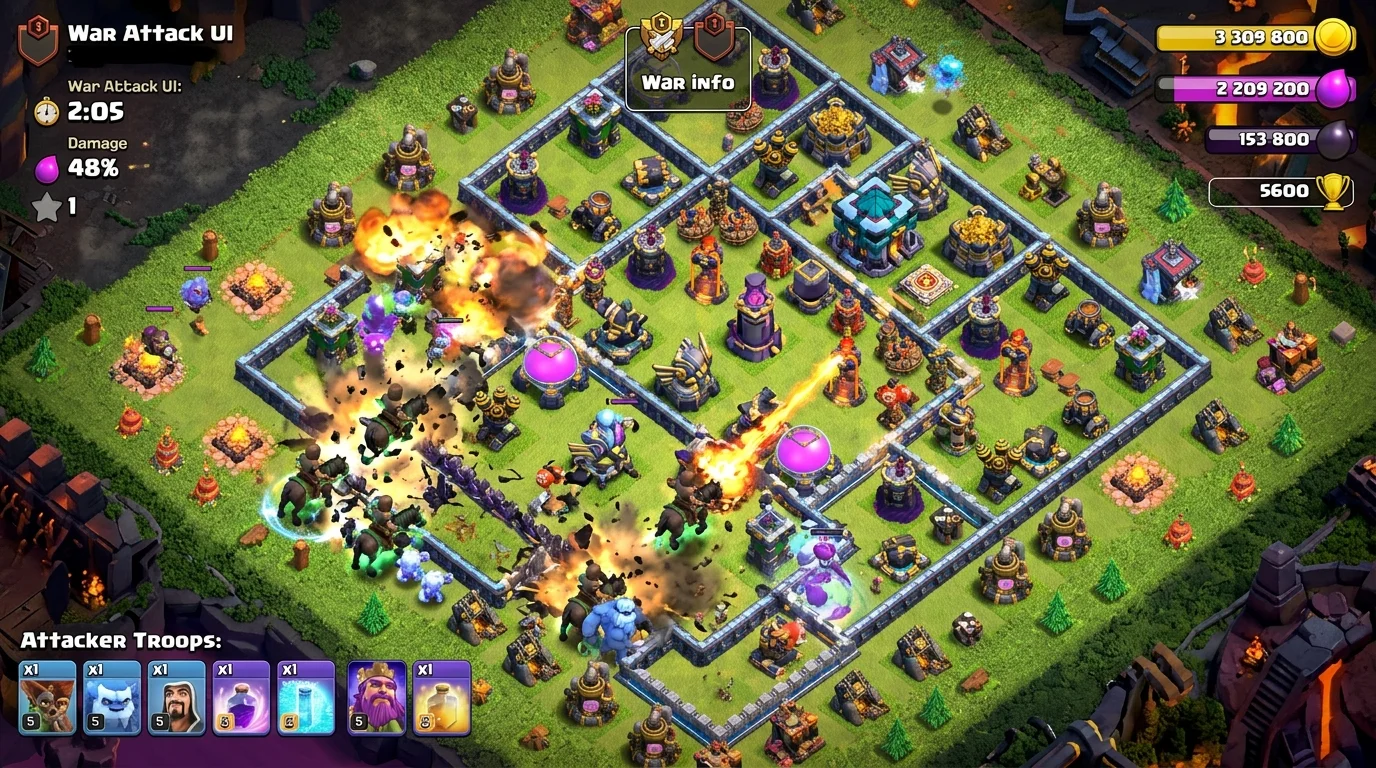The height and width of the screenshot is (768, 1376).
Task: Click the 48% damage indicator
Action: tap(97, 169)
